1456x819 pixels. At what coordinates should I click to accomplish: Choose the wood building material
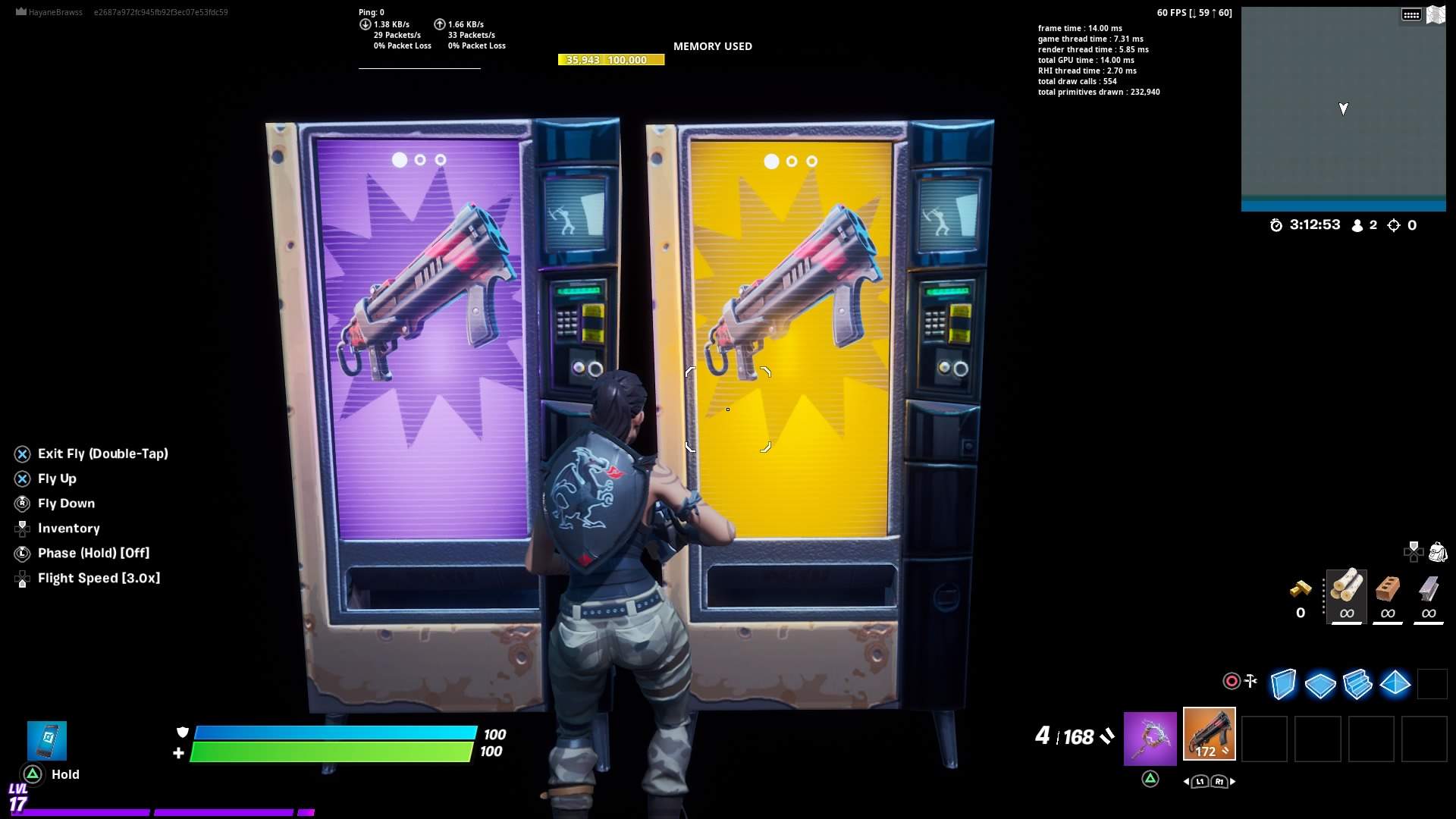pos(1346,596)
